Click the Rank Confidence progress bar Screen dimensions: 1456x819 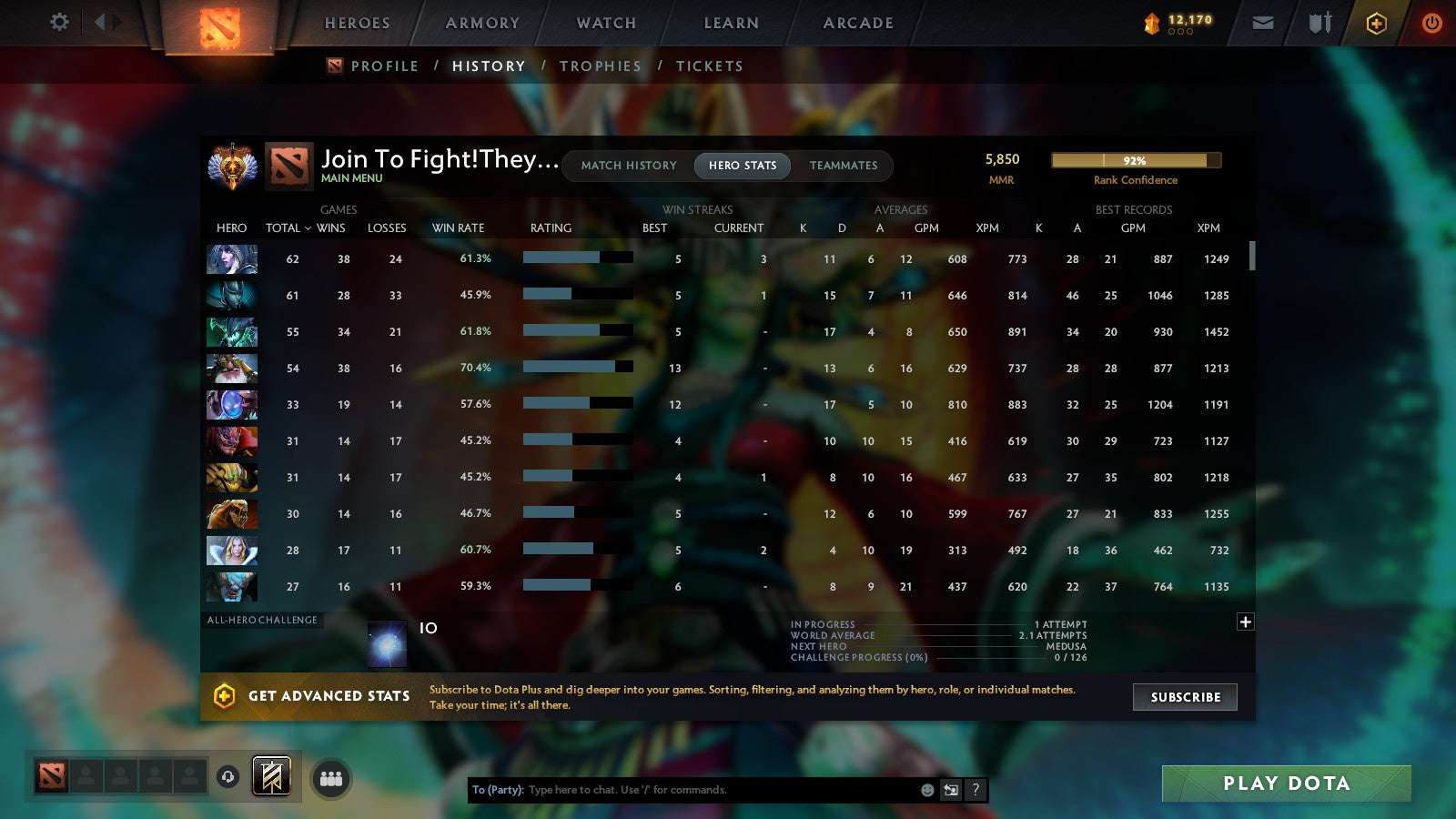coord(1136,160)
